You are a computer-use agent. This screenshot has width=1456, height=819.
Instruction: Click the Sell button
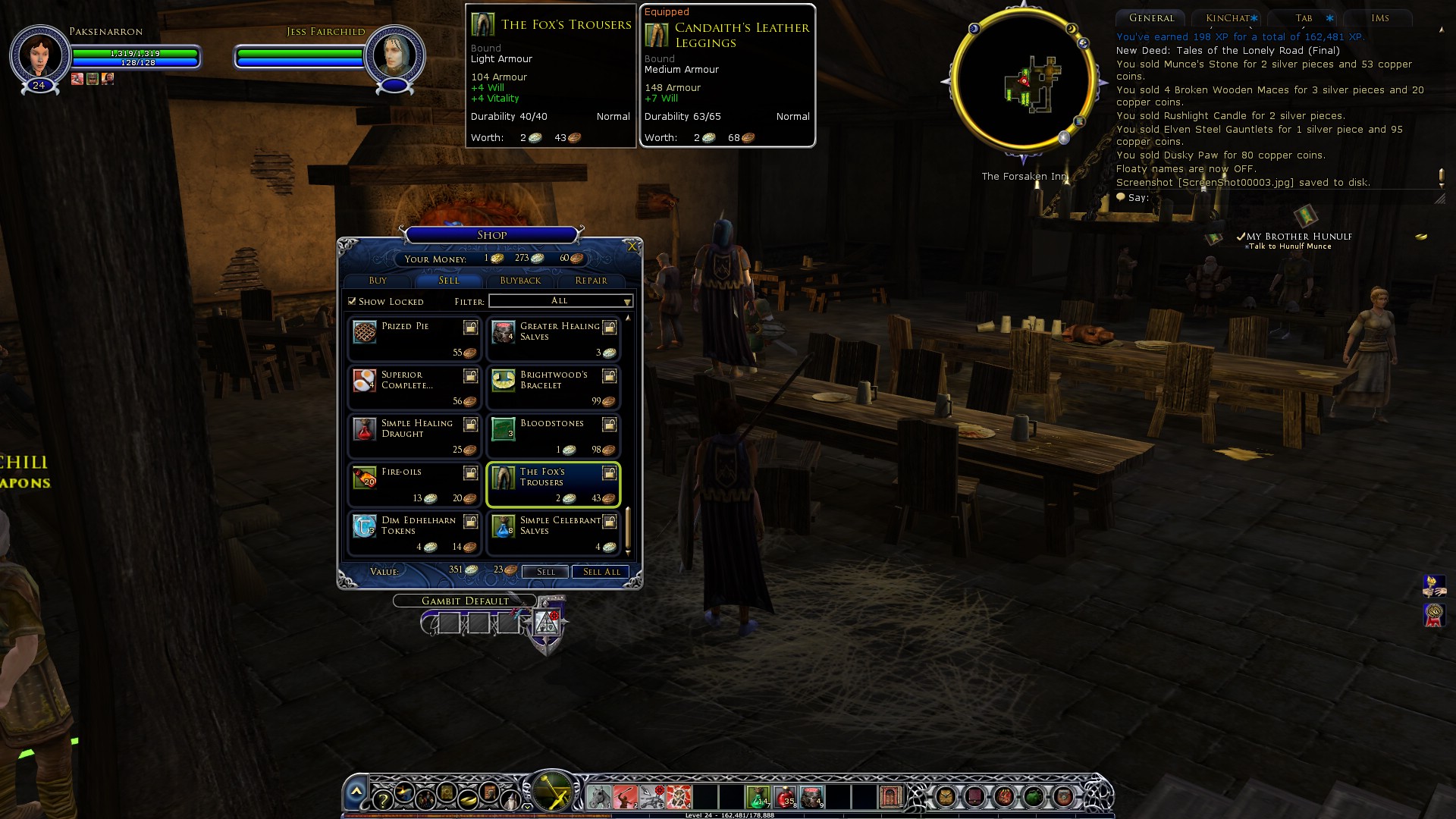[545, 572]
